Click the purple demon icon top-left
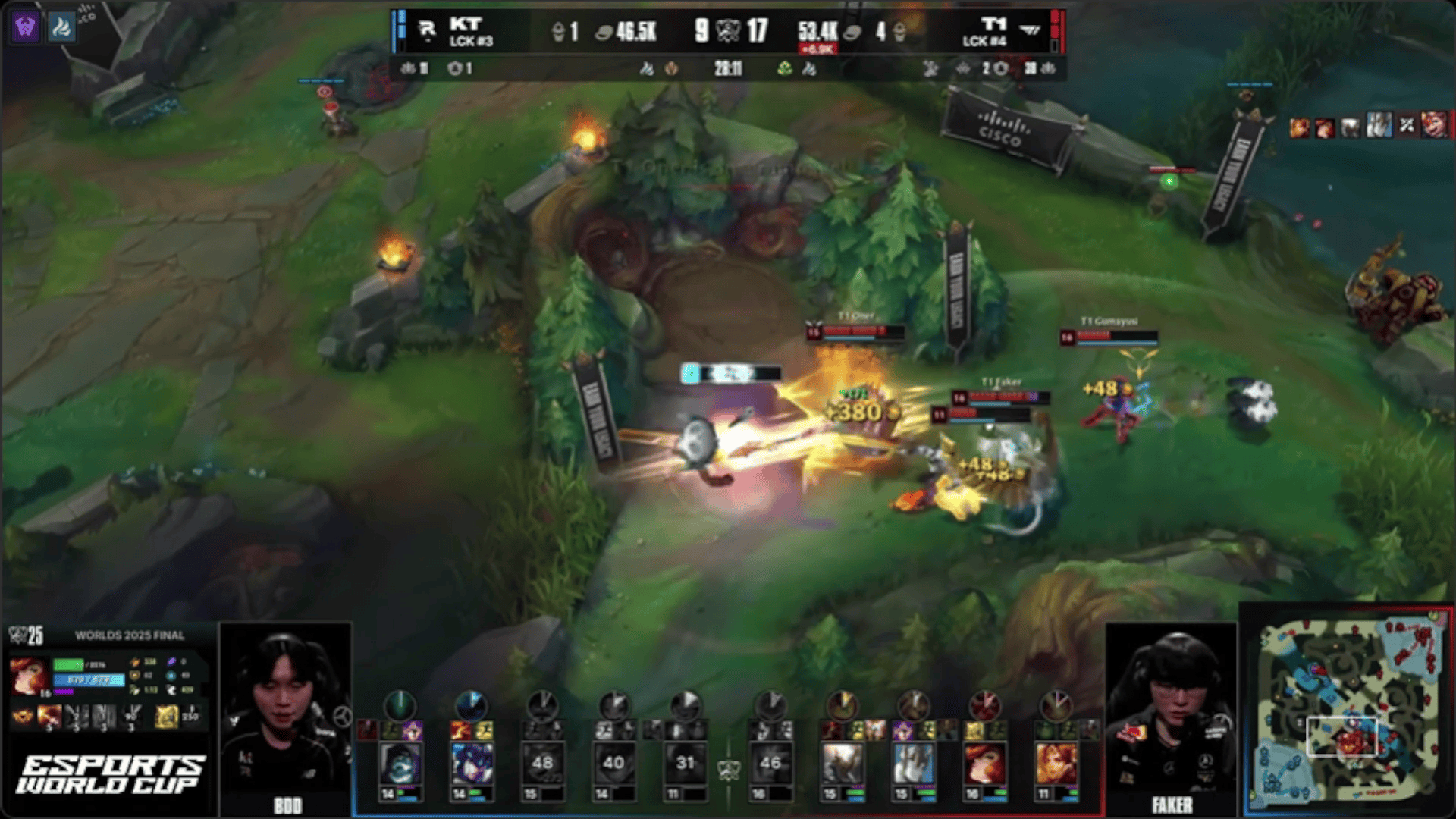Viewport: 1456px width, 819px height. tap(25, 28)
